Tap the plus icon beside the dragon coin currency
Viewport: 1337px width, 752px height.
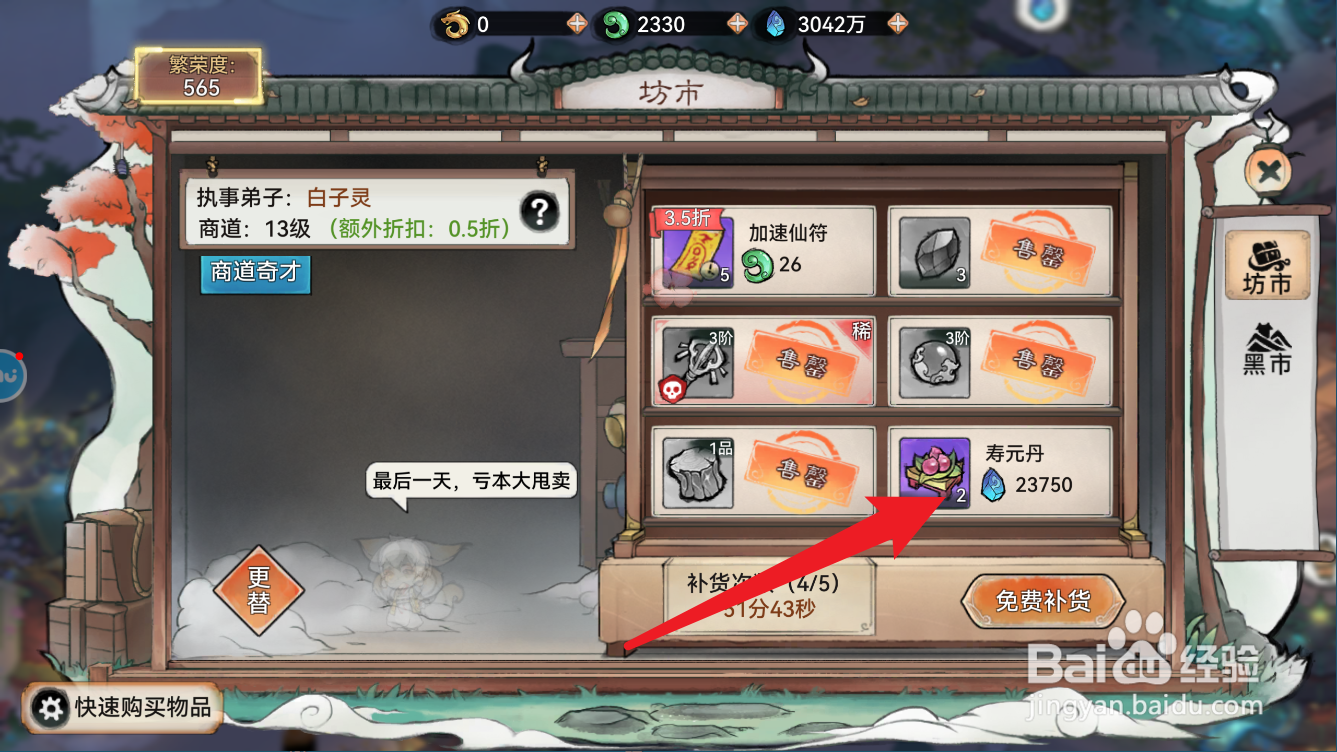coord(576,22)
